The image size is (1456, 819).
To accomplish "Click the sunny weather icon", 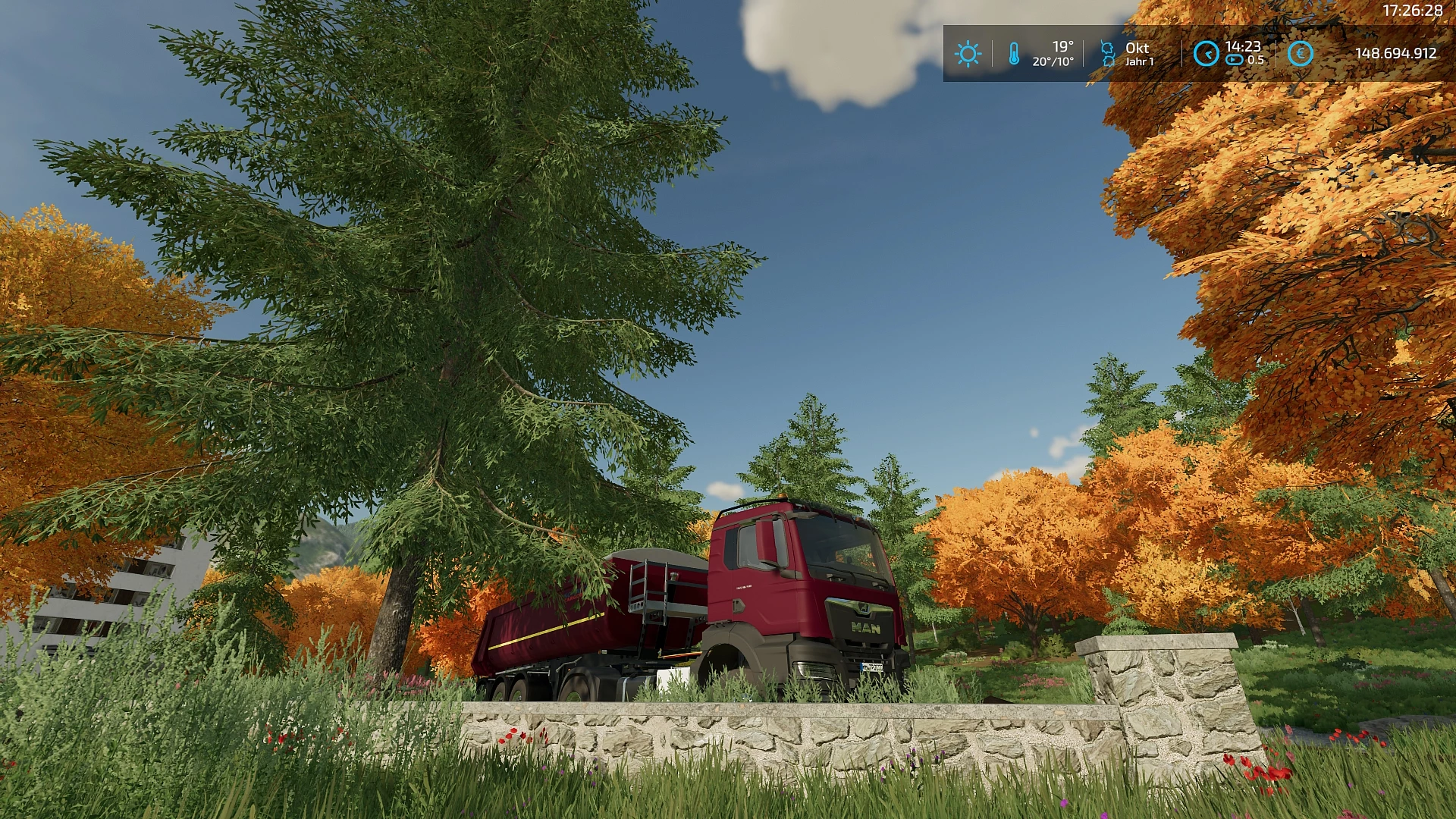I will pyautogui.click(x=968, y=54).
